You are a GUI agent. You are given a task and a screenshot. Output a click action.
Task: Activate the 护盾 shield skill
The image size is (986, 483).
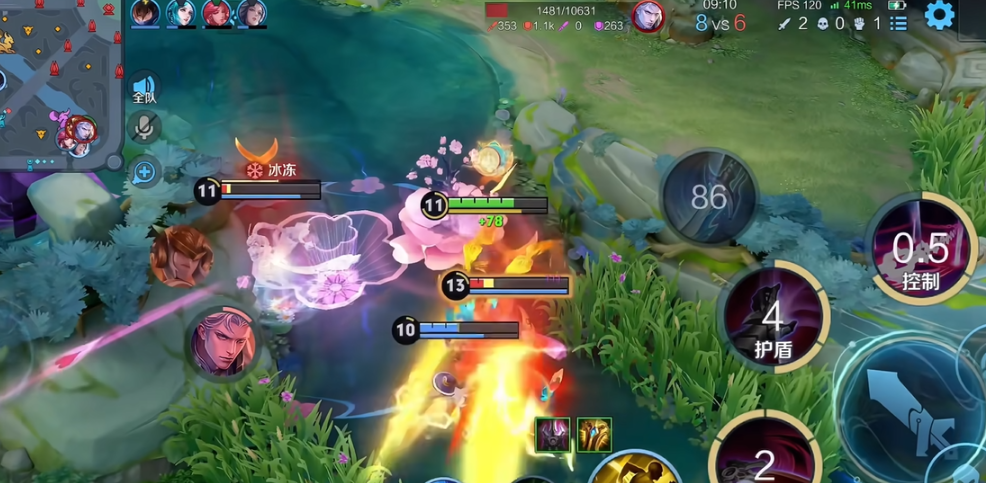pos(772,317)
